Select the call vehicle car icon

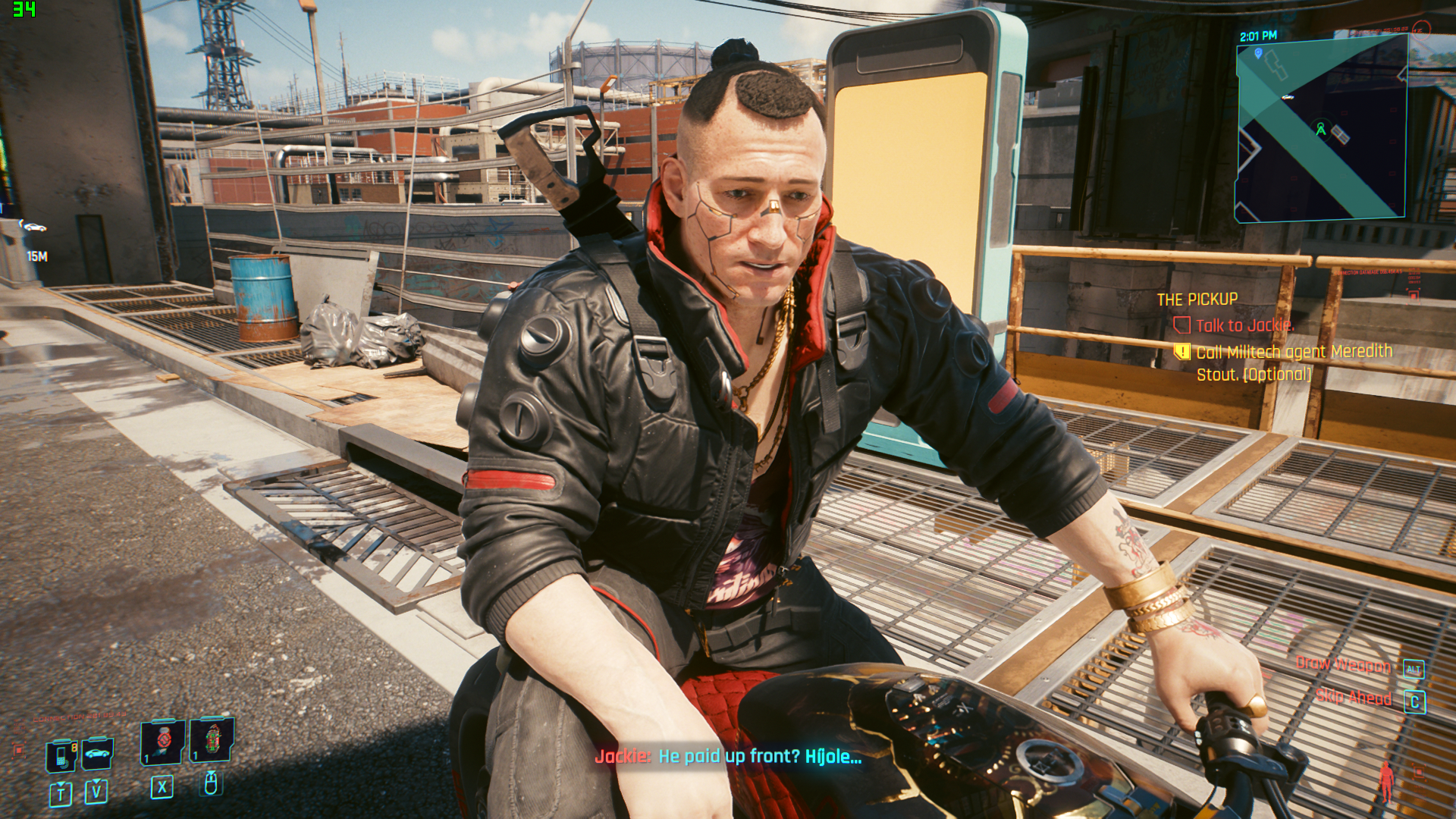point(97,754)
